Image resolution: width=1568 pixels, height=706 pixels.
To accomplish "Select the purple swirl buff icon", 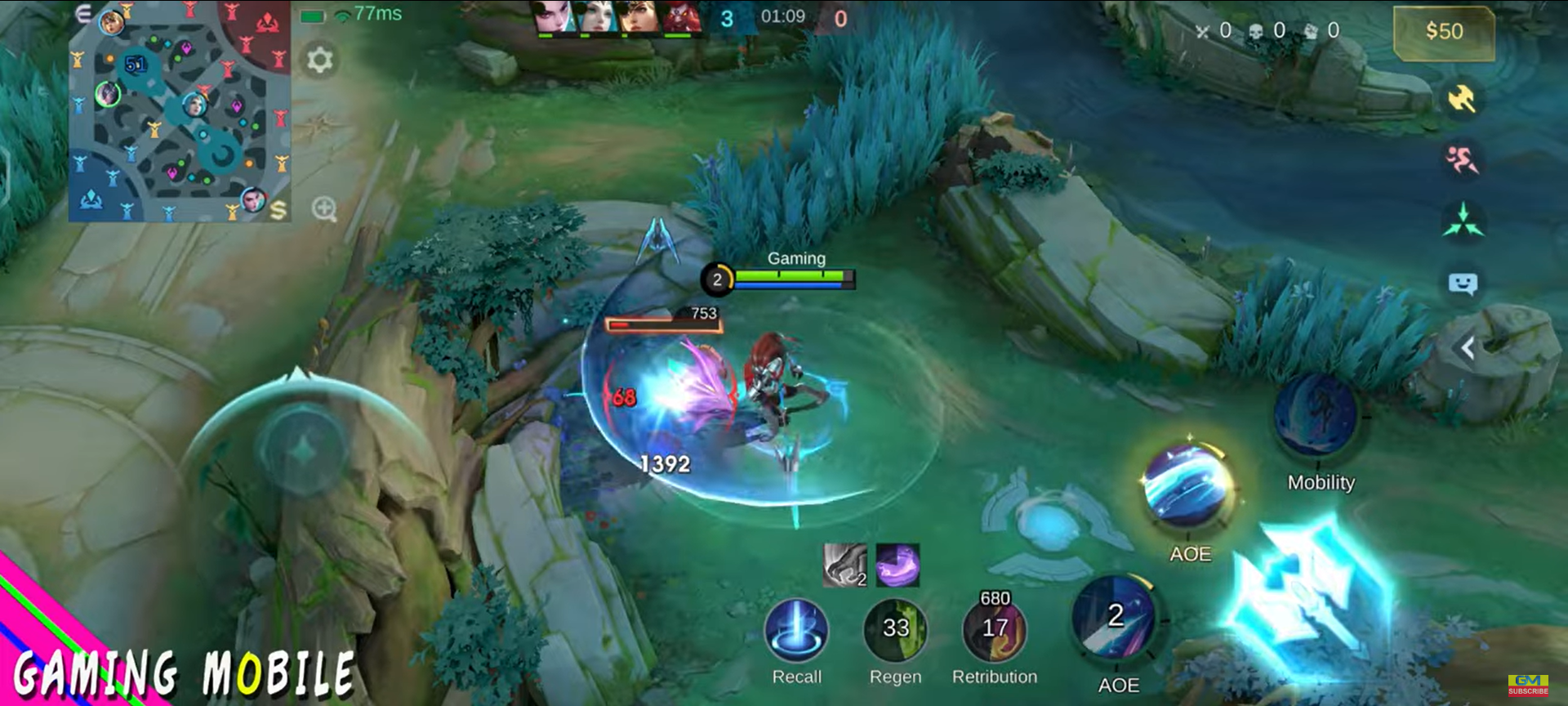I will click(898, 565).
